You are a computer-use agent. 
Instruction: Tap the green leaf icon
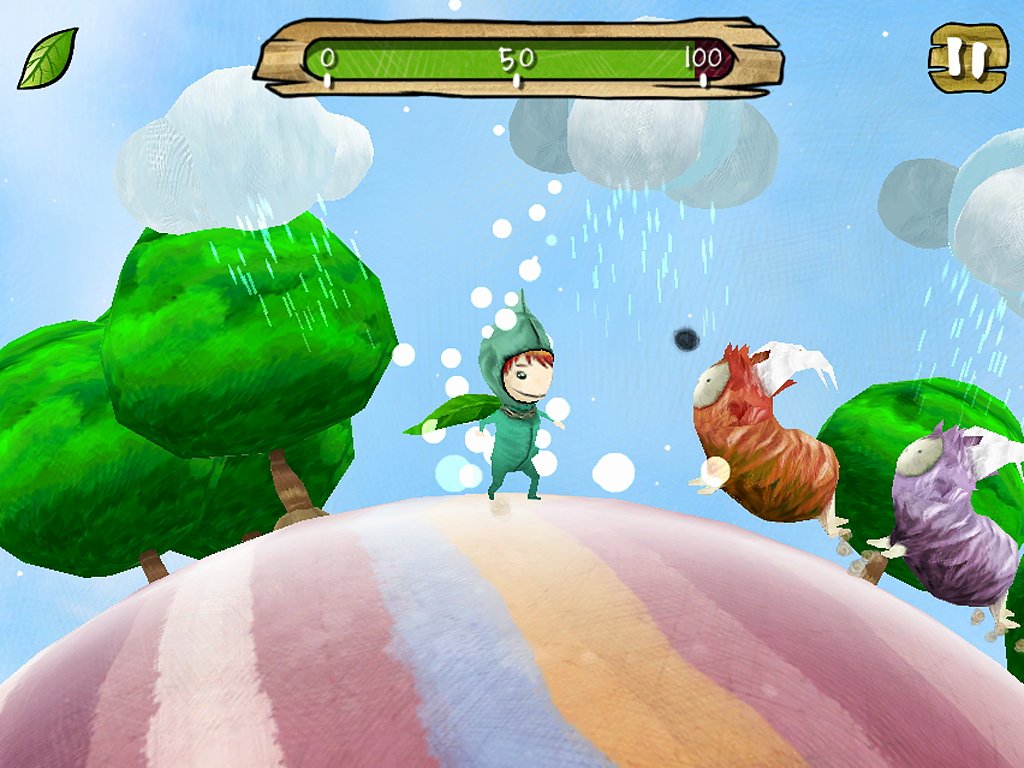pyautogui.click(x=47, y=58)
